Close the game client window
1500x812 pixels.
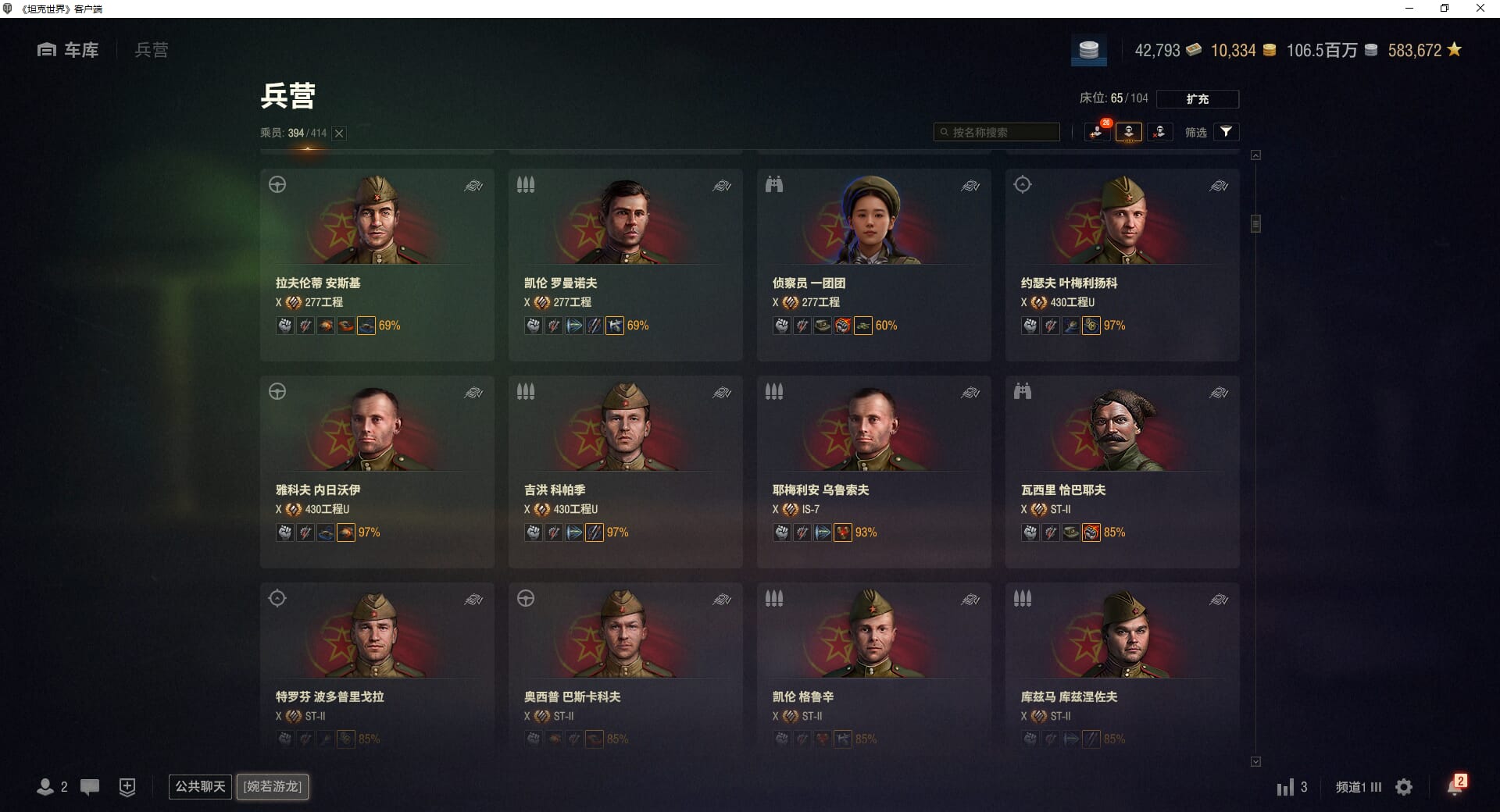coord(1480,9)
